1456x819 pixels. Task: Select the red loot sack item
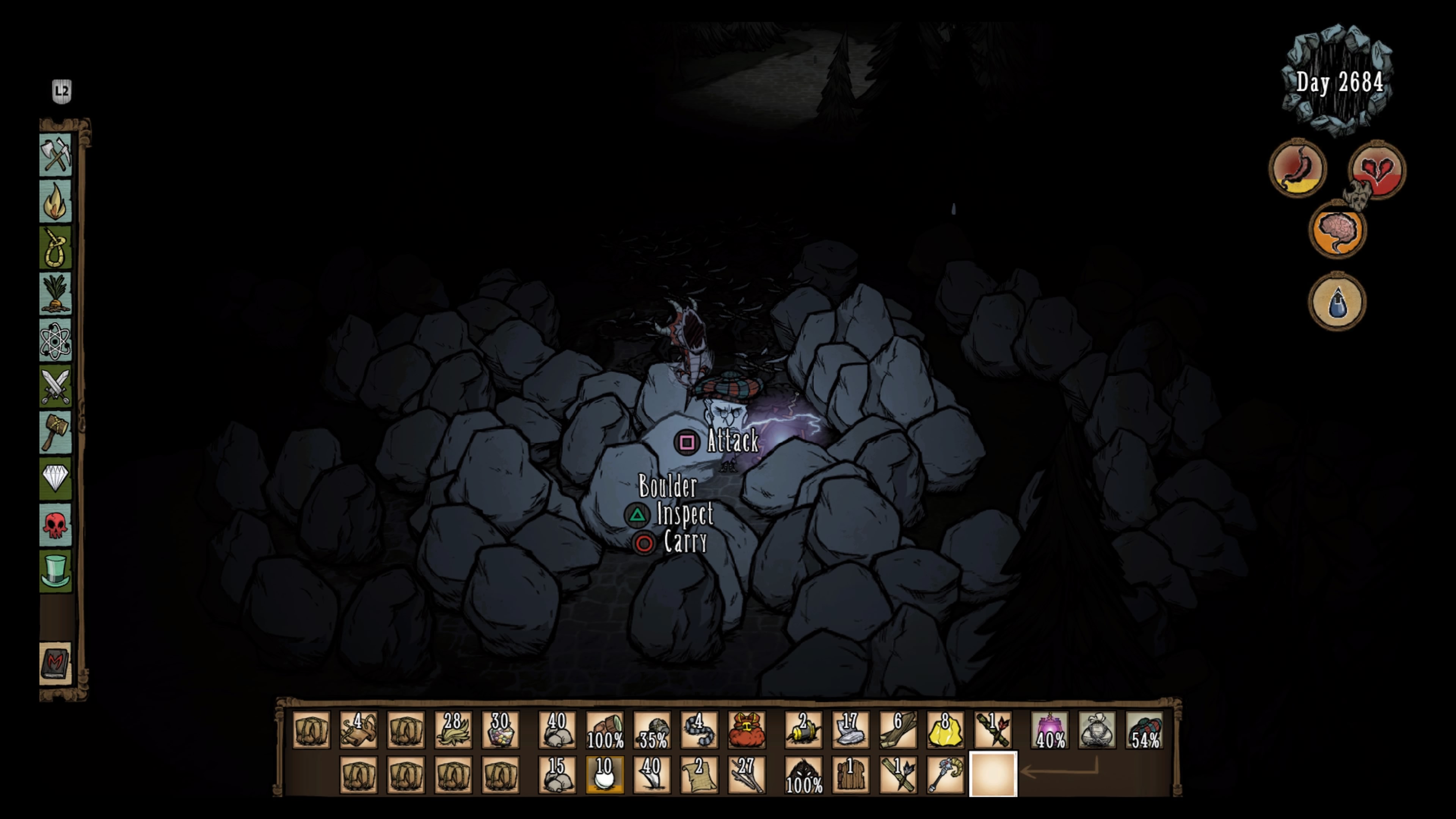pyautogui.click(x=746, y=730)
